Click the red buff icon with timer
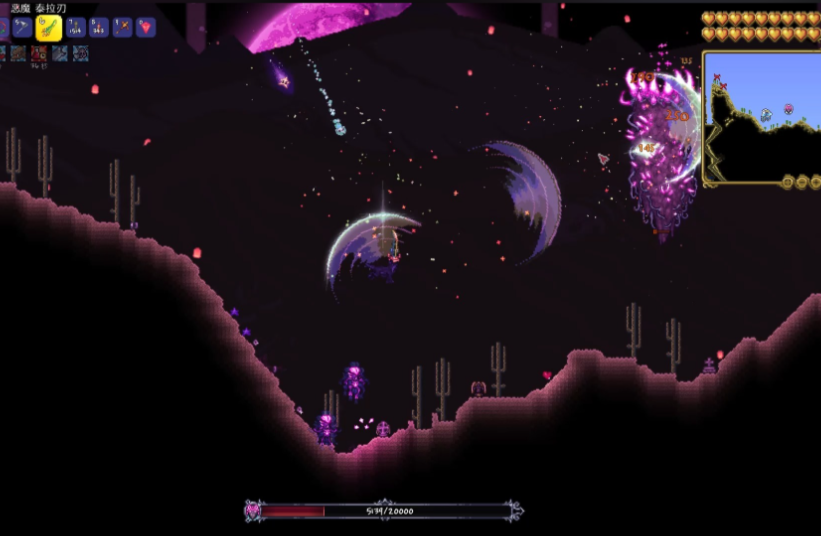The width and height of the screenshot is (821, 536). pyautogui.click(x=38, y=54)
